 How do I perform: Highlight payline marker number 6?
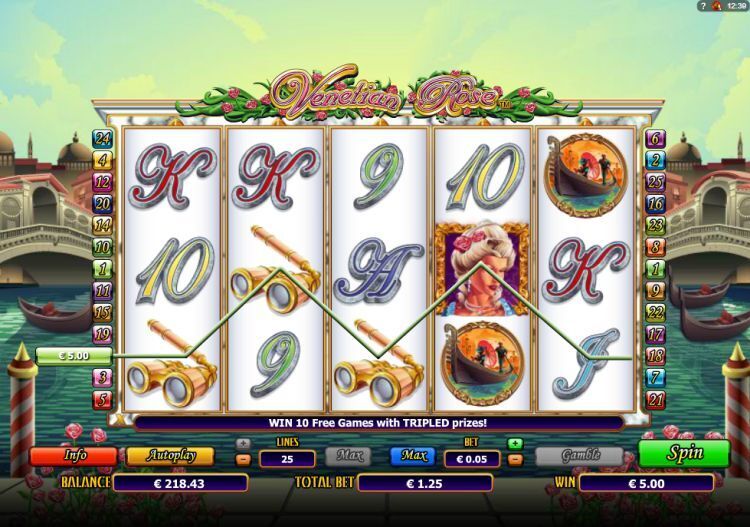click(x=656, y=138)
